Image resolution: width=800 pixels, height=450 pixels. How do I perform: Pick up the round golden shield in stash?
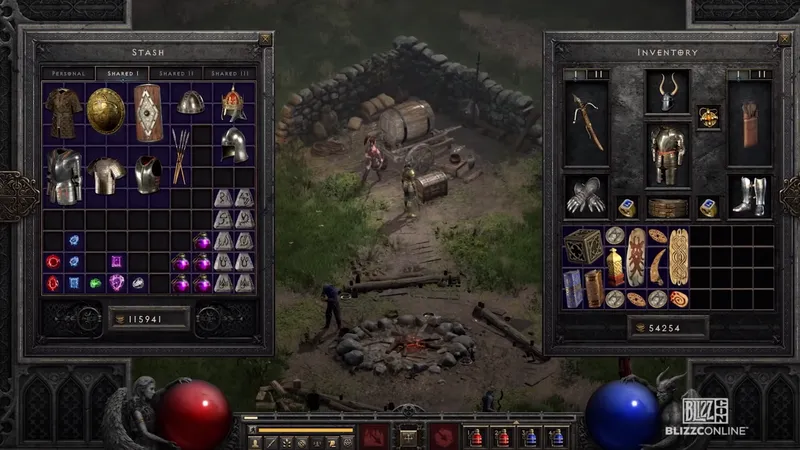click(104, 111)
